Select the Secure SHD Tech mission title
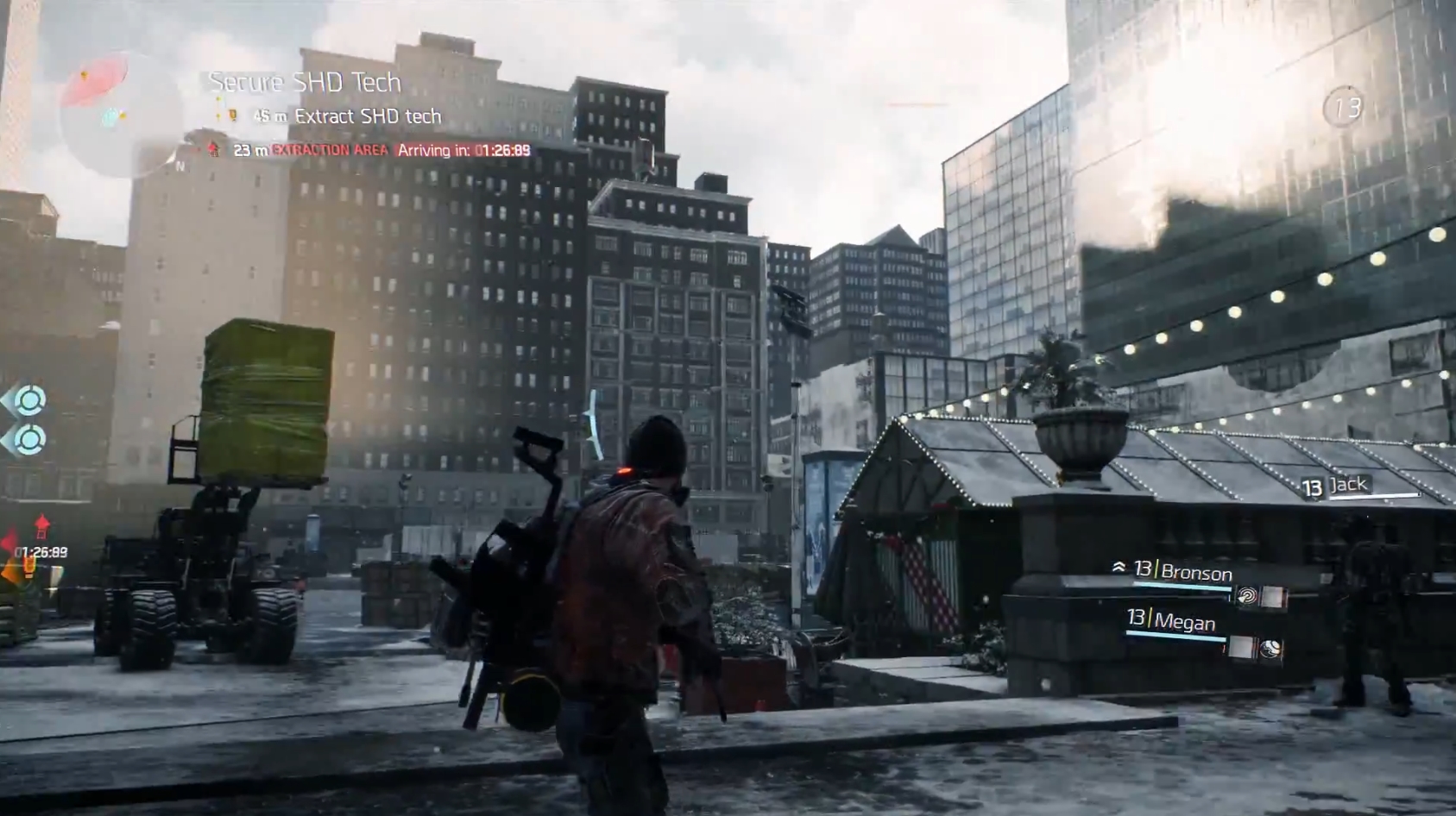 click(301, 83)
